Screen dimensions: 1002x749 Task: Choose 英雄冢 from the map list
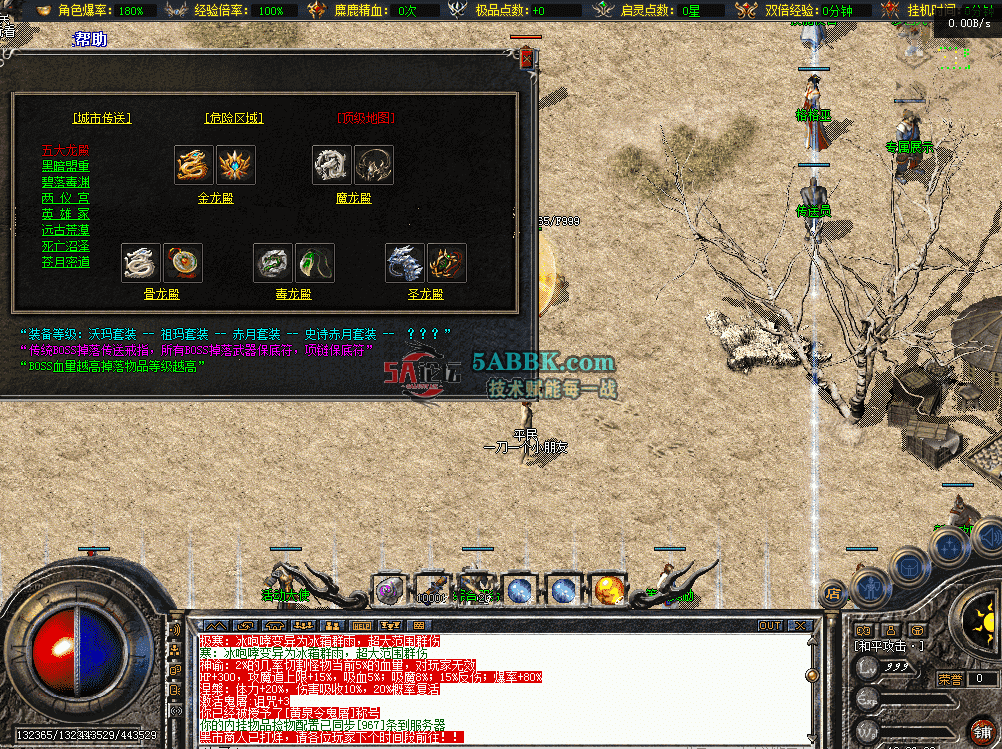pyautogui.click(x=65, y=214)
